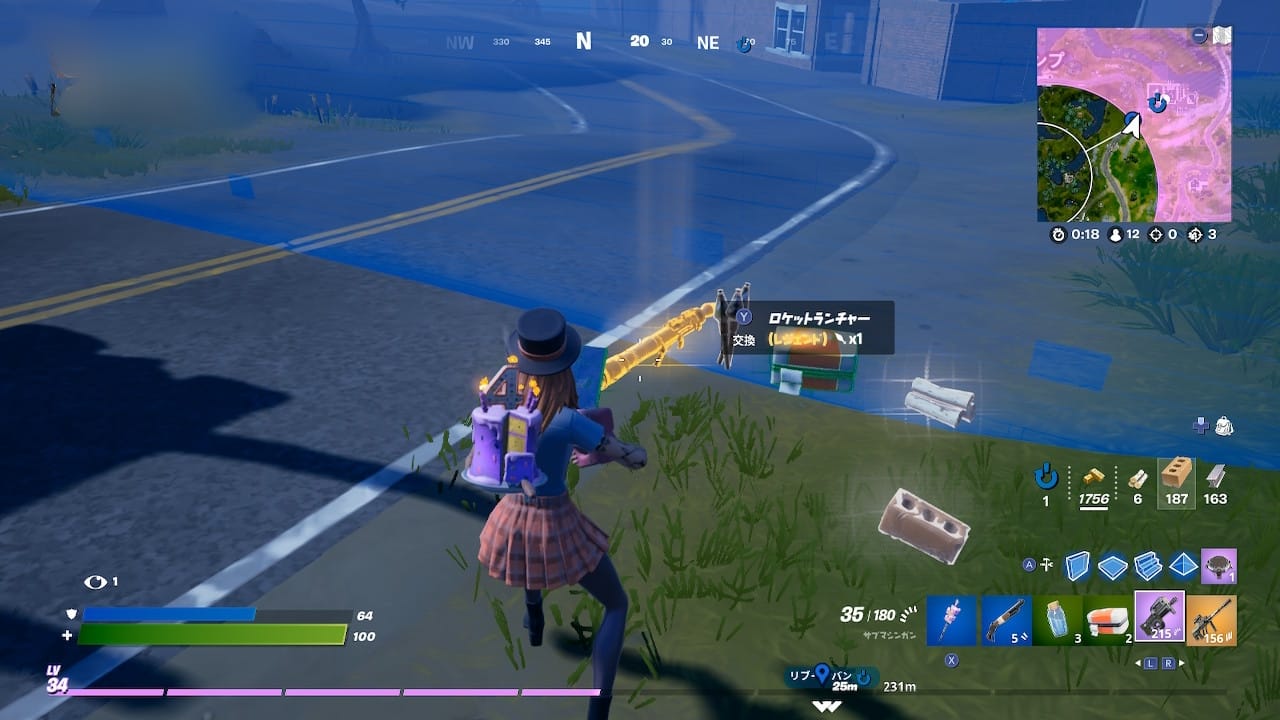
Task: Select the pink harpoon item slot
Action: (x=950, y=620)
